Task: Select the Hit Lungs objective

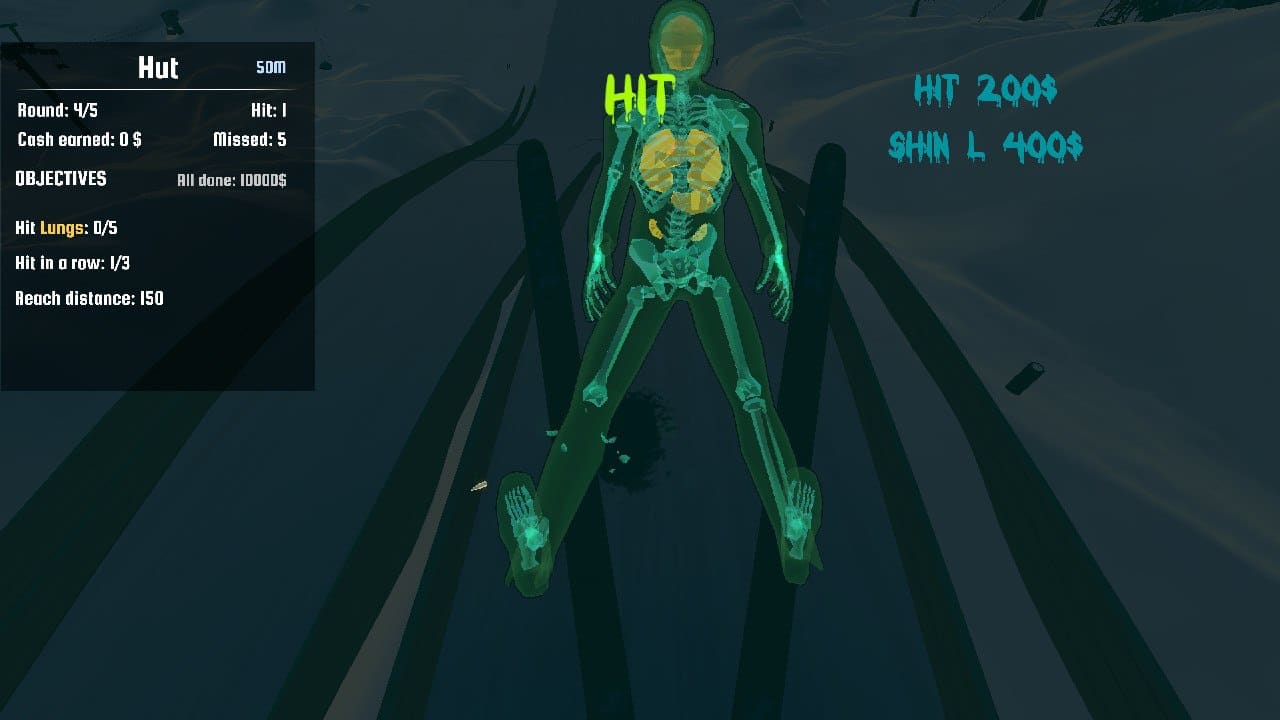Action: pyautogui.click(x=67, y=228)
